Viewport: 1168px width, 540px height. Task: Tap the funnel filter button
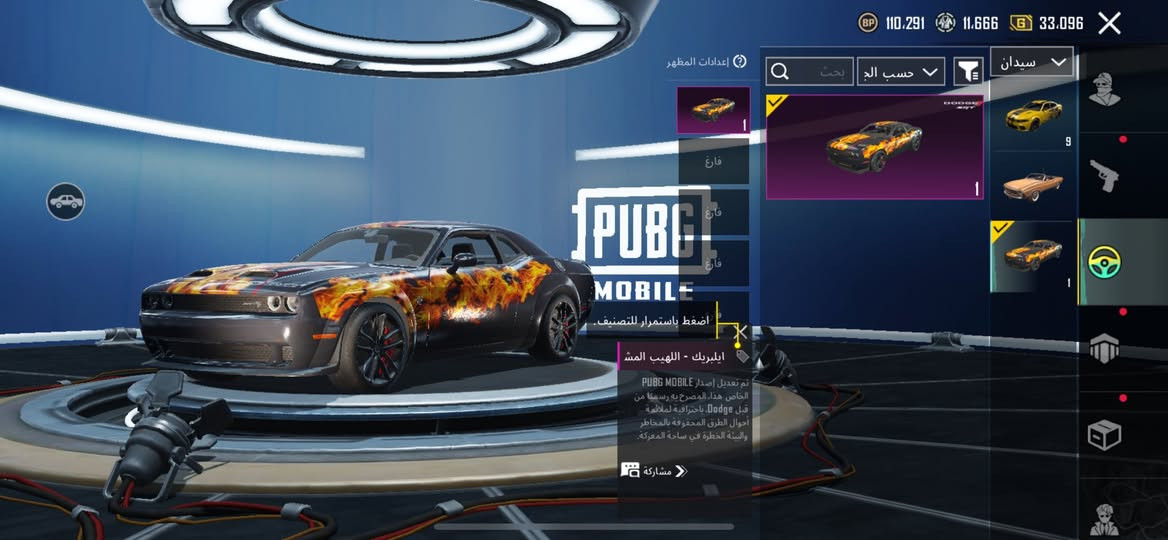point(968,72)
